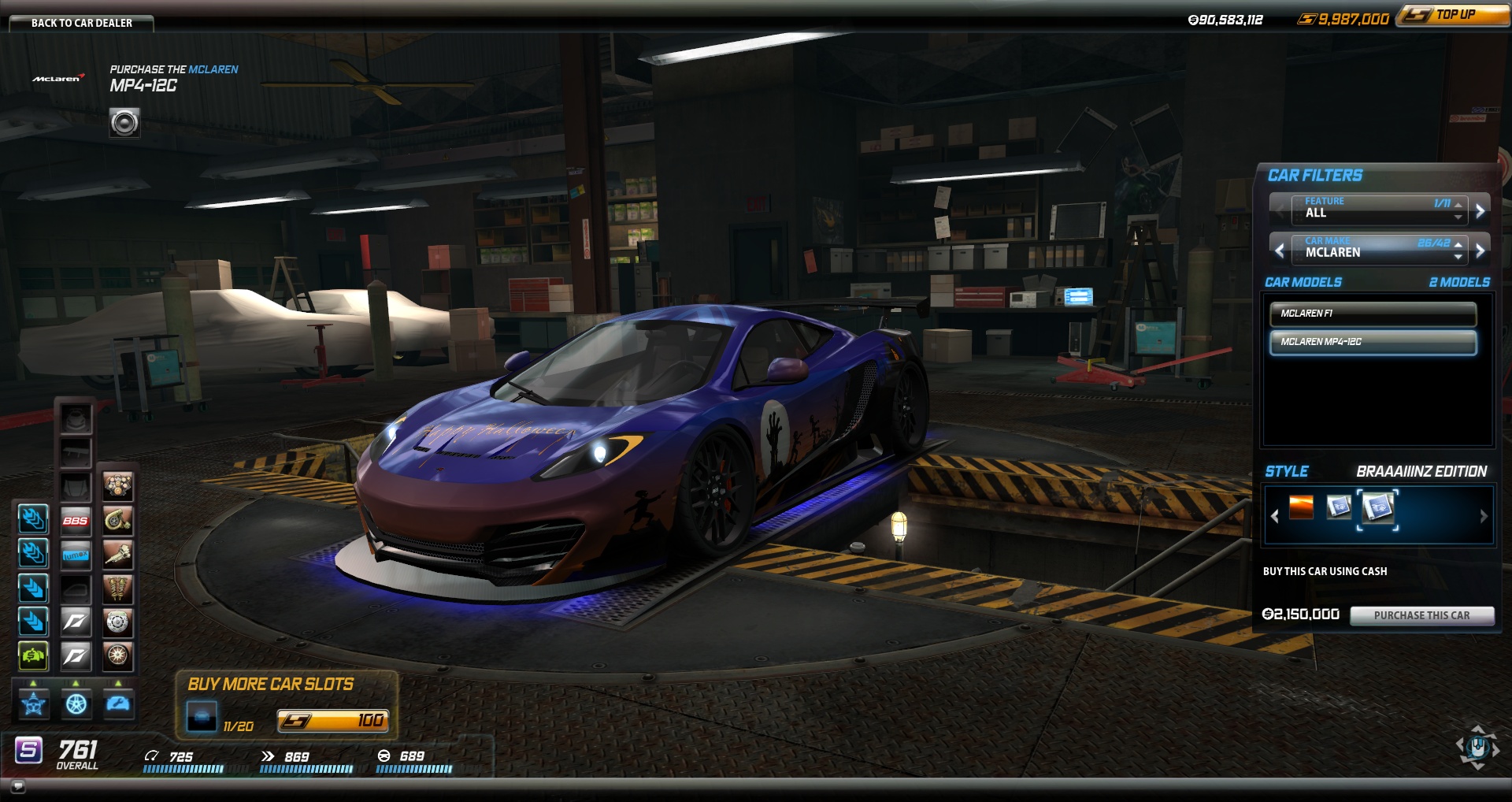
Task: Inspect the turbocharger performance part
Action: (117, 521)
